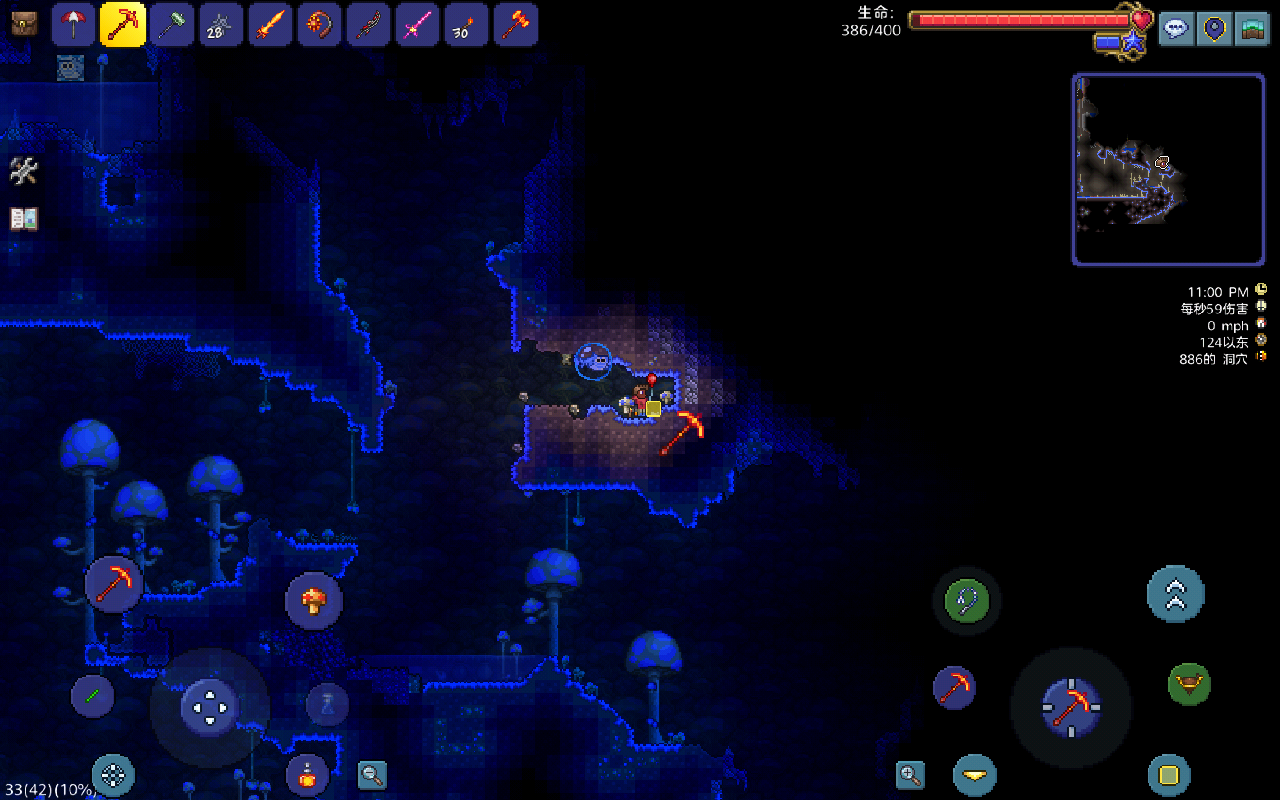Select the green hammer hotbar slot
The height and width of the screenshot is (800, 1280).
point(172,24)
